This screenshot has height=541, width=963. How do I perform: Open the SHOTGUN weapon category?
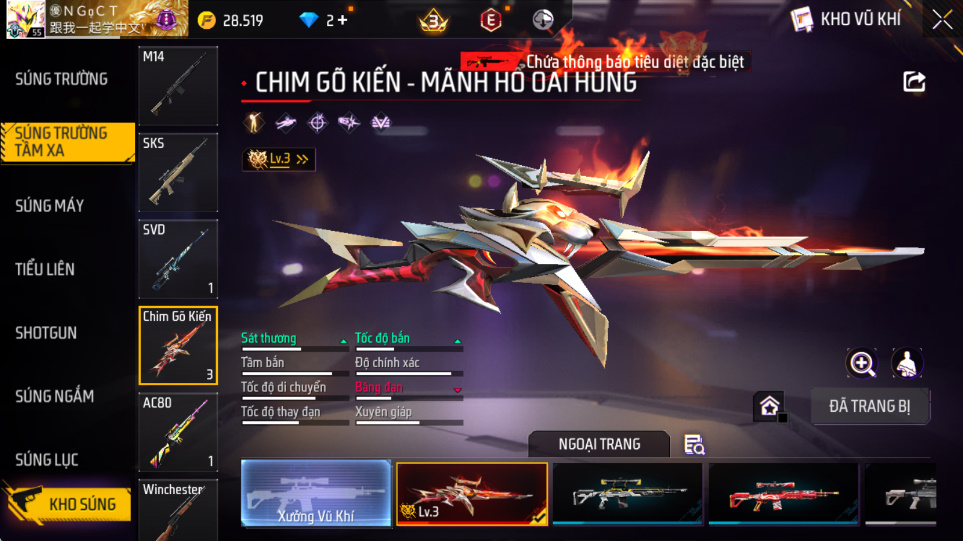click(46, 333)
